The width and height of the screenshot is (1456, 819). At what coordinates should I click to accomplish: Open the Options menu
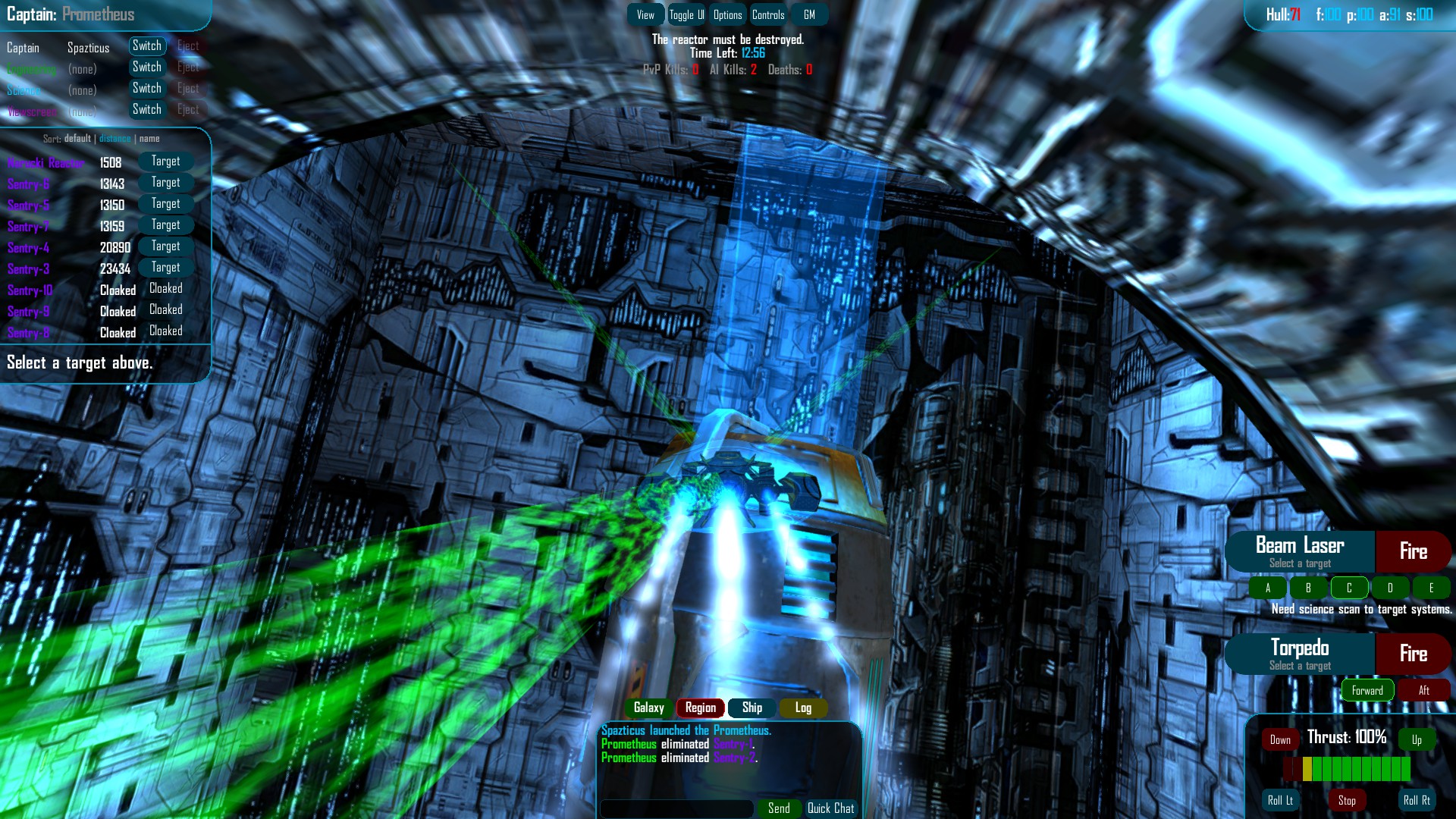coord(727,14)
